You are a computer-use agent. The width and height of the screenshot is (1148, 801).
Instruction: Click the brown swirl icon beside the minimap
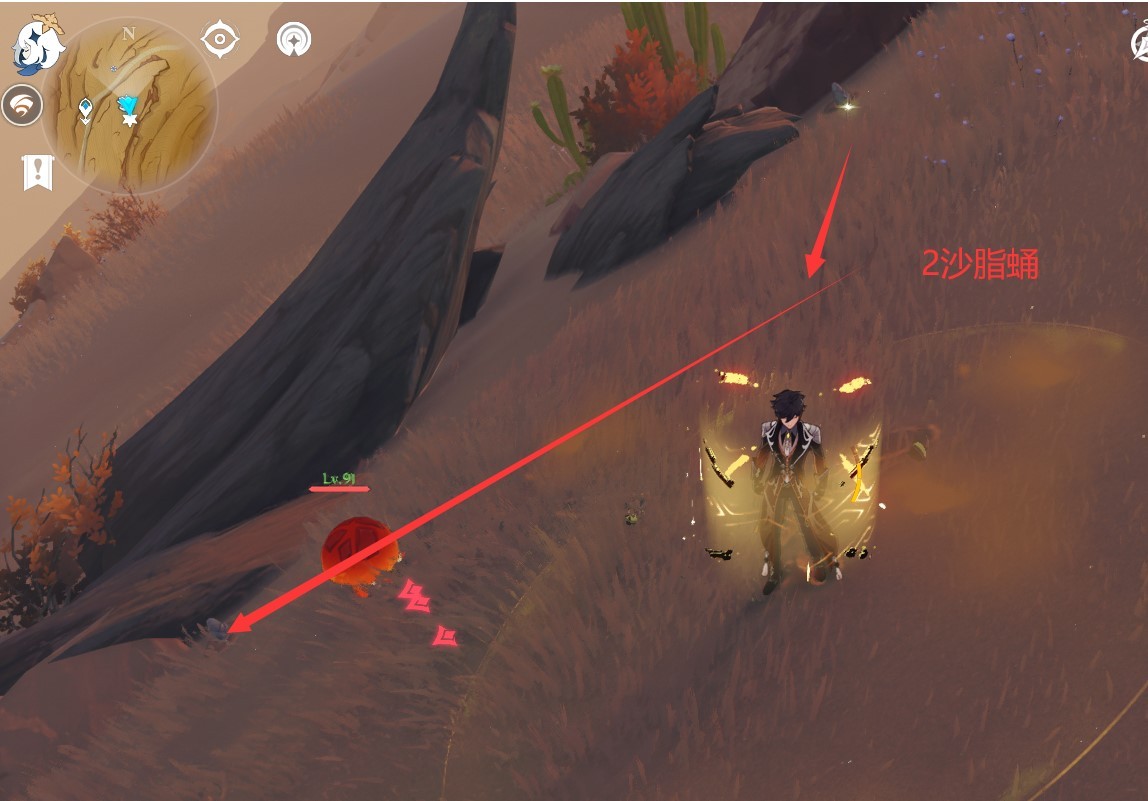coord(21,105)
